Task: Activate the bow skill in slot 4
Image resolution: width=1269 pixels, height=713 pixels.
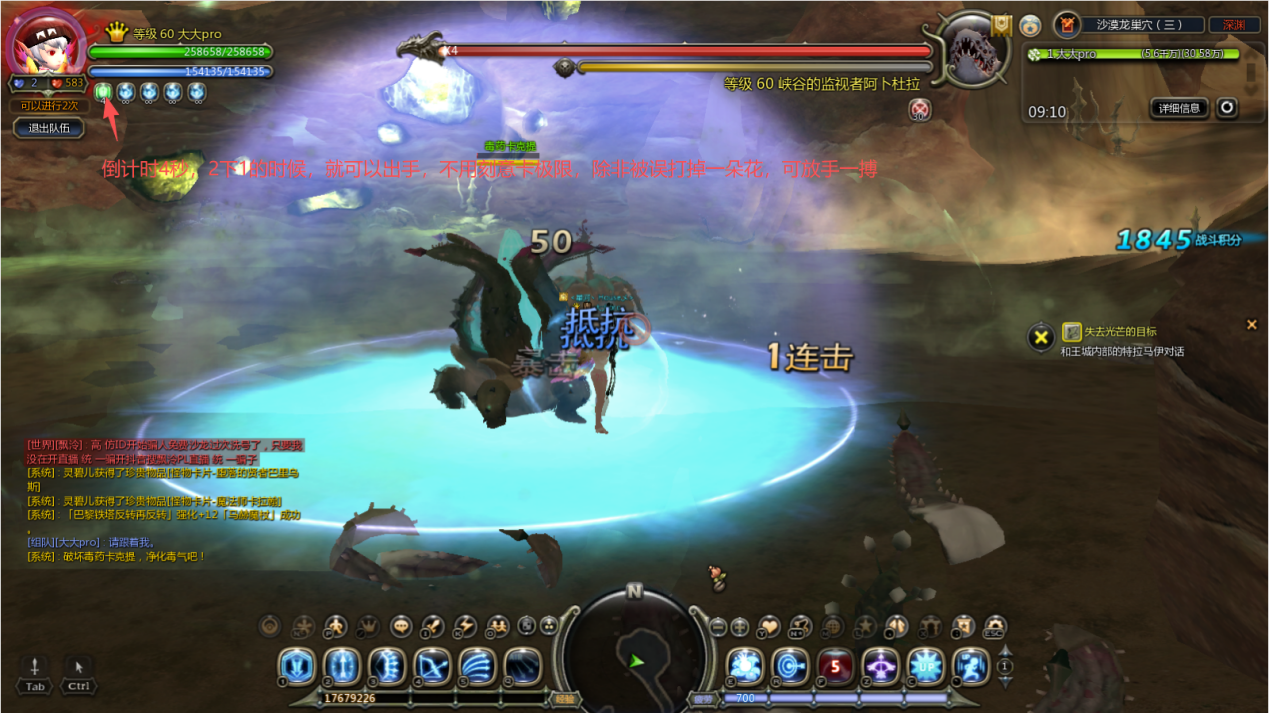Action: tap(432, 666)
